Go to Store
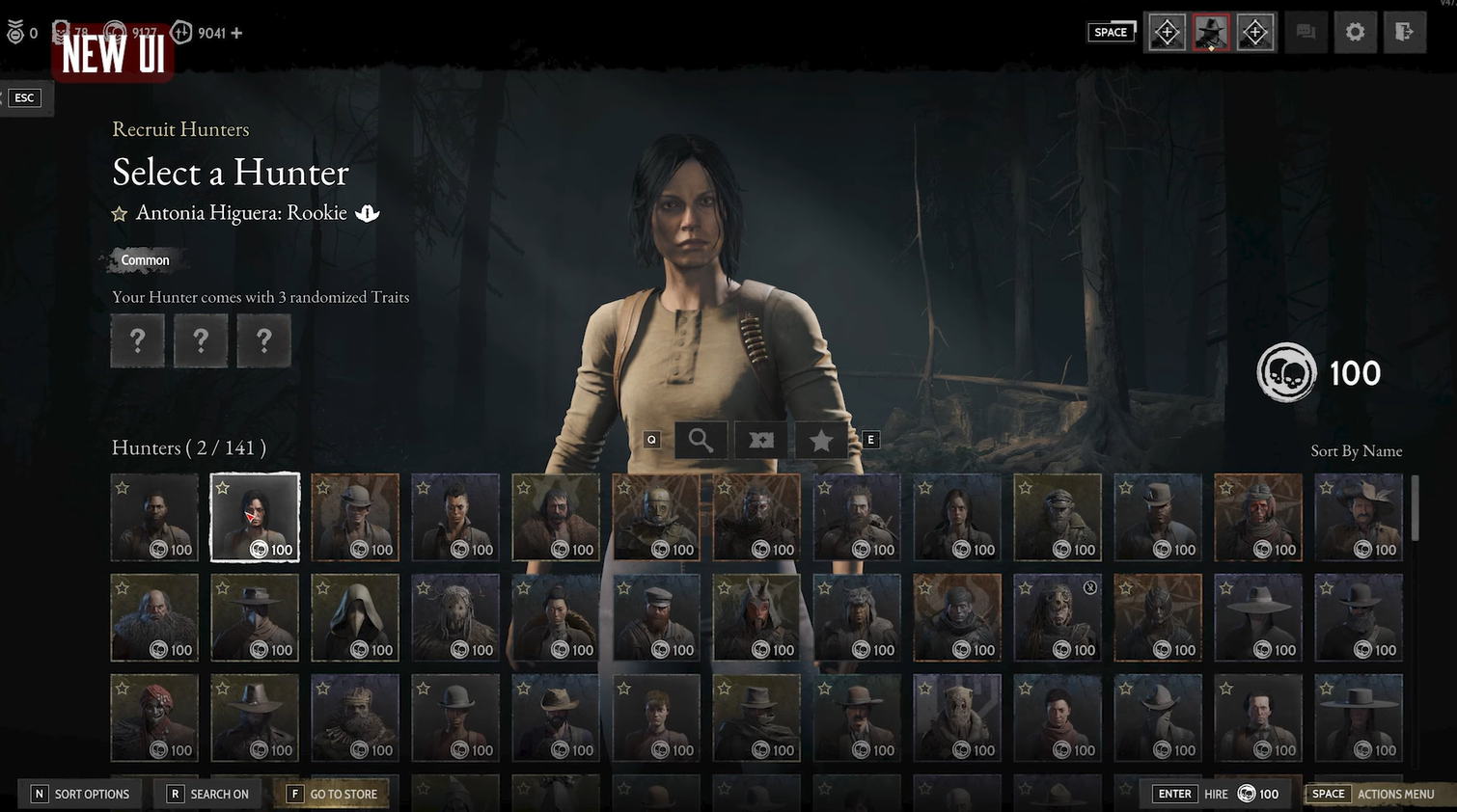This screenshot has height=812, width=1457. [333, 794]
